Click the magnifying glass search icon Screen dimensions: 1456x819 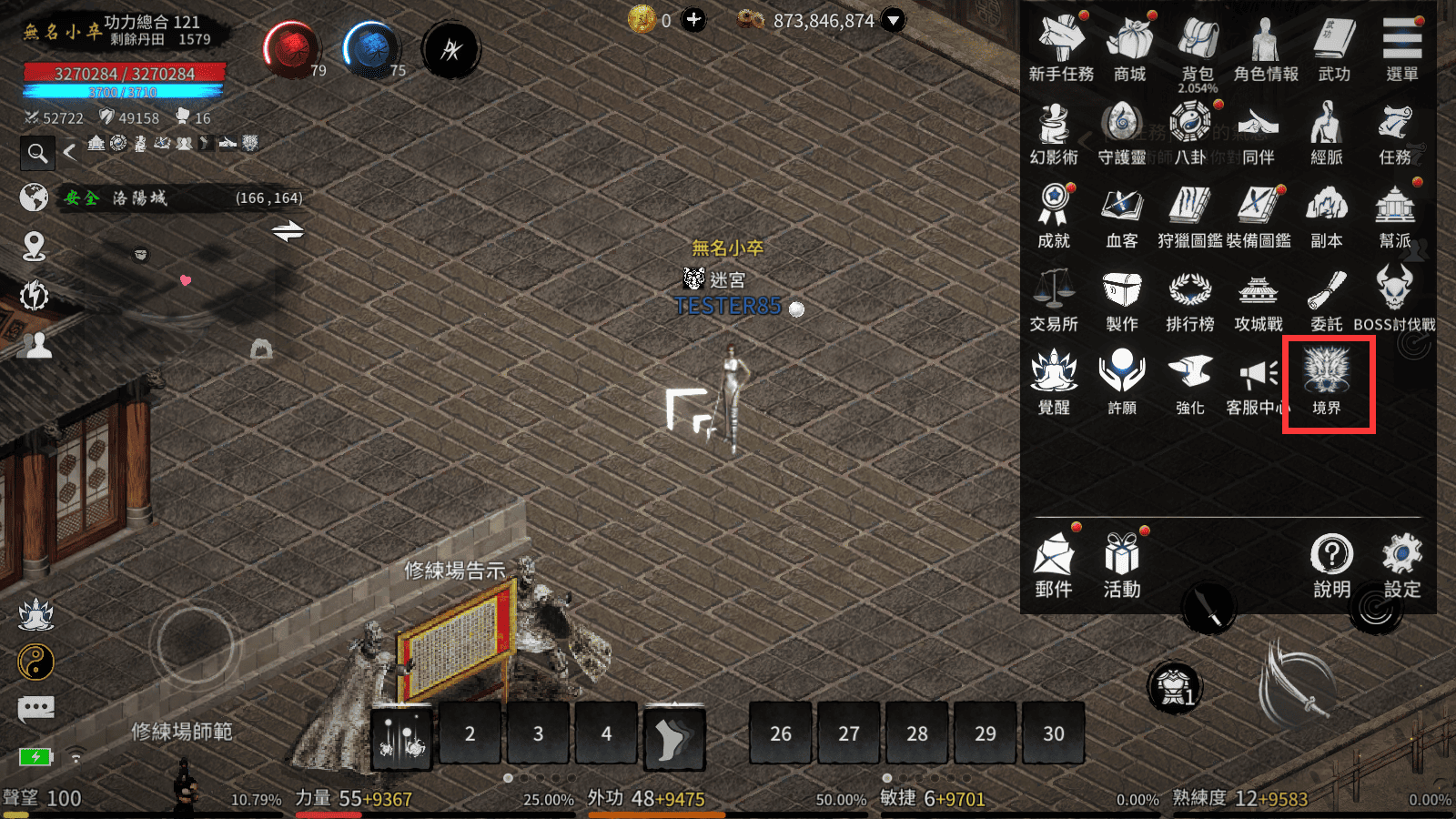(x=37, y=153)
